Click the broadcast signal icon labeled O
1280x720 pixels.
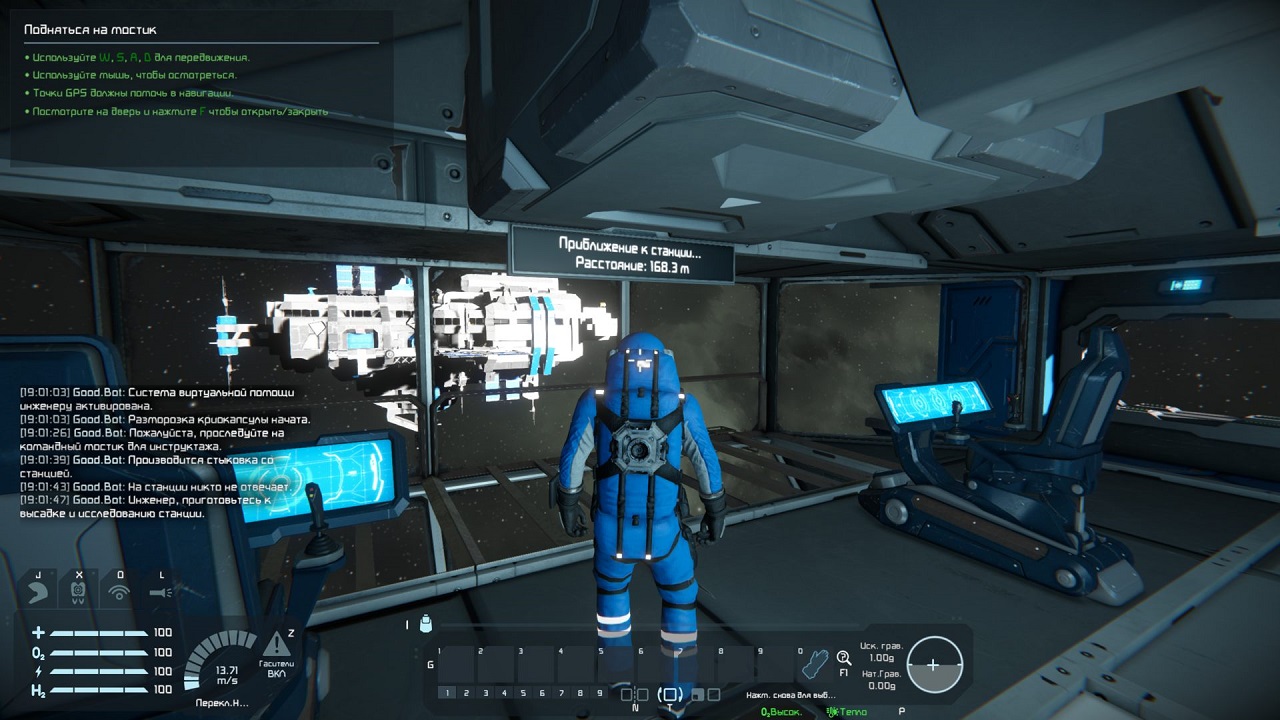[119, 590]
